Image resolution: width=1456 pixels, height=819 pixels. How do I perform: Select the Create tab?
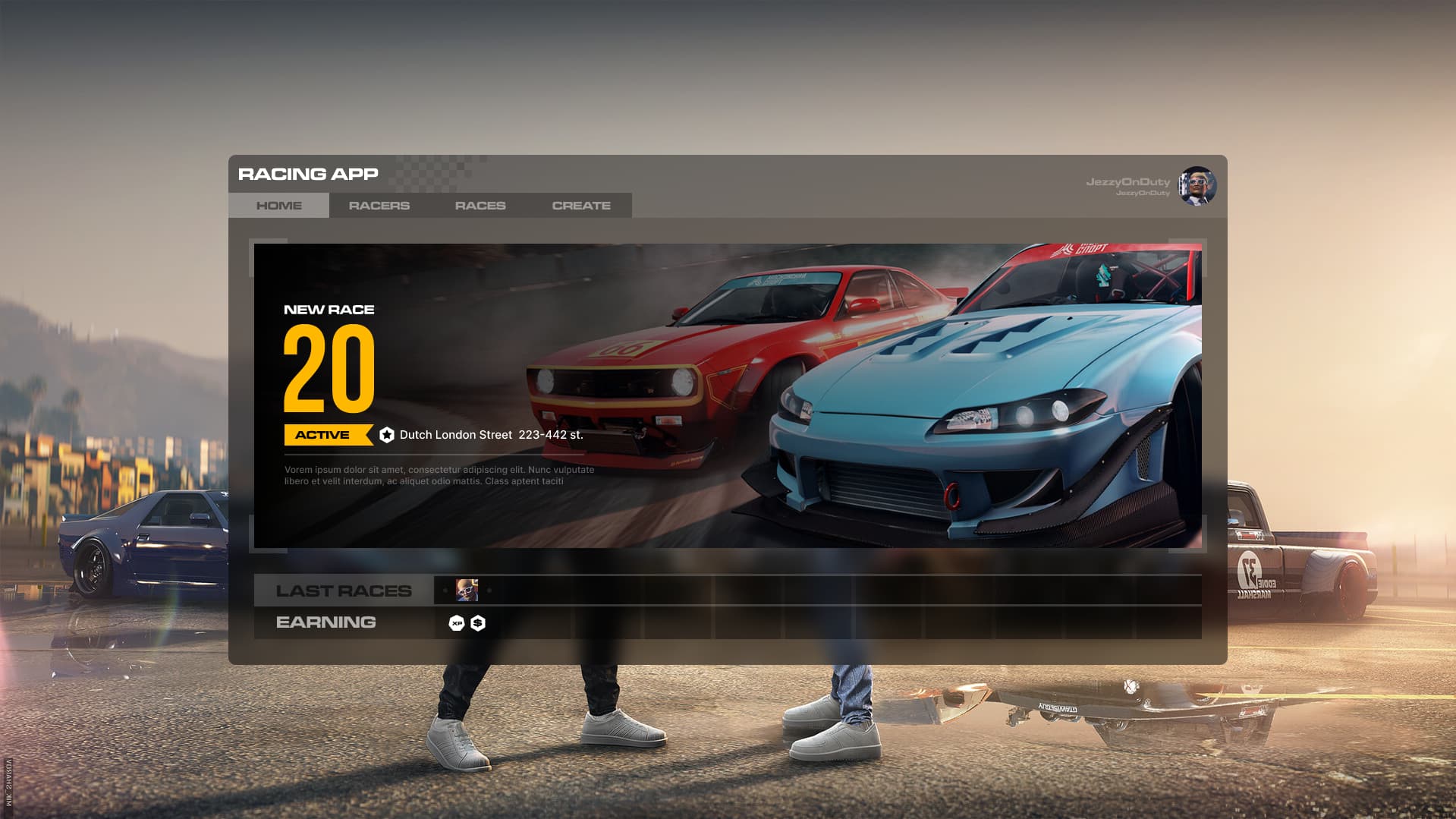(x=580, y=205)
